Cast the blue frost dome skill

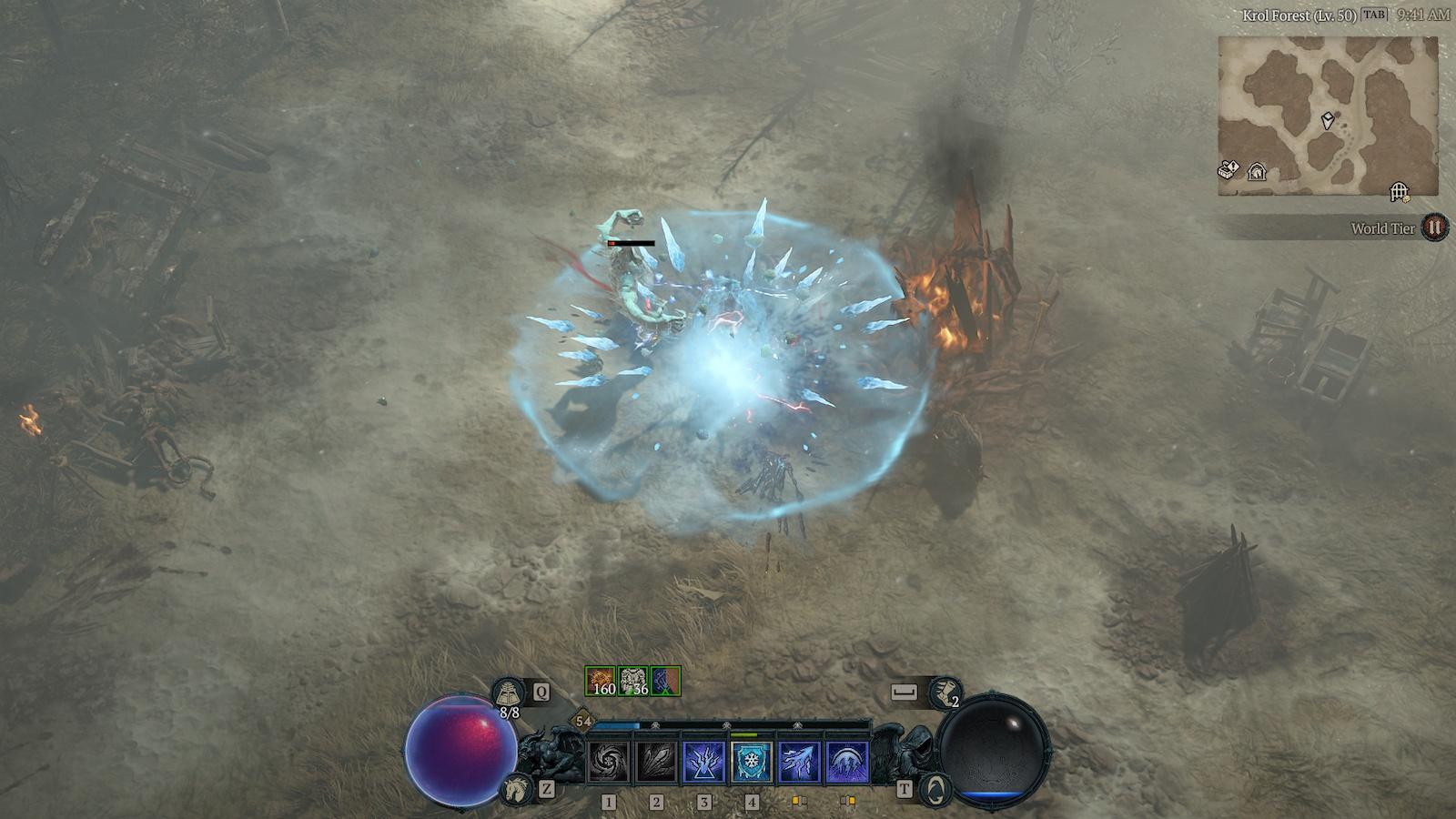pos(847,762)
